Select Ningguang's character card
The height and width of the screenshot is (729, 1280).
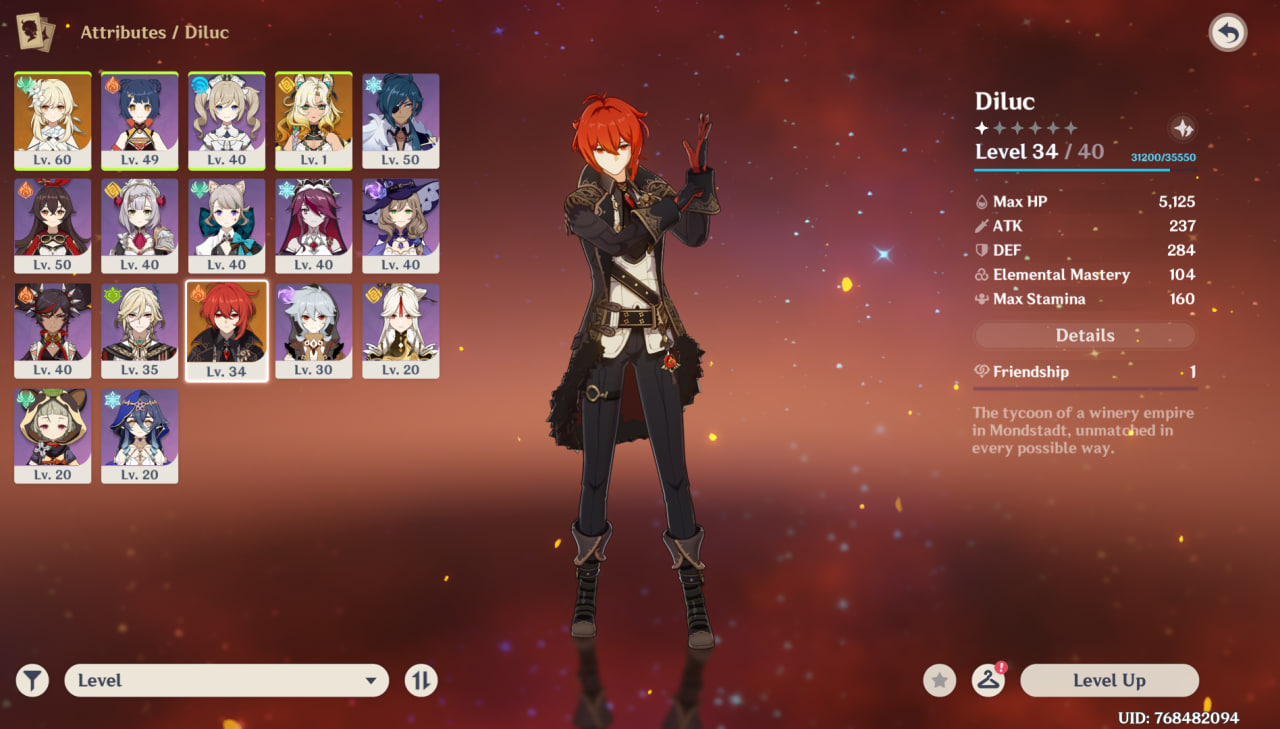[x=401, y=330]
